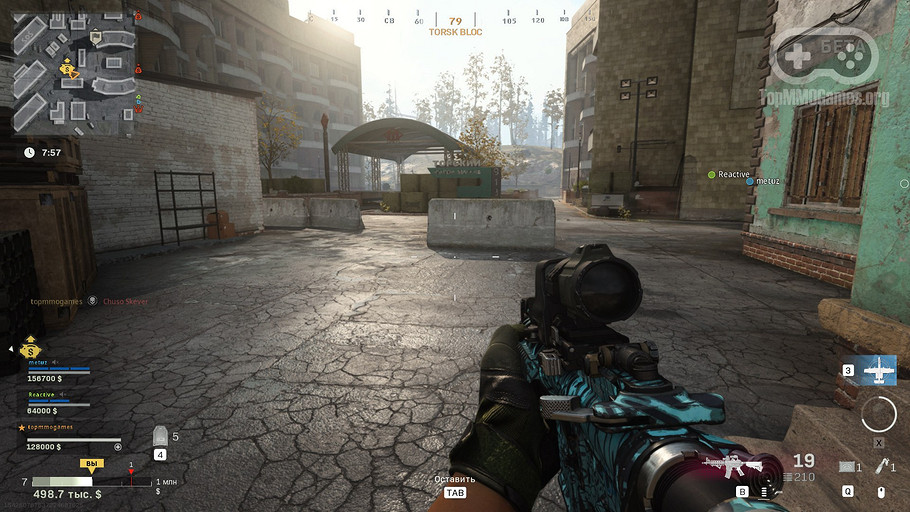Image resolution: width=910 pixels, height=512 pixels.
Task: Use the lethal throwing knife slot
Action: click(882, 466)
